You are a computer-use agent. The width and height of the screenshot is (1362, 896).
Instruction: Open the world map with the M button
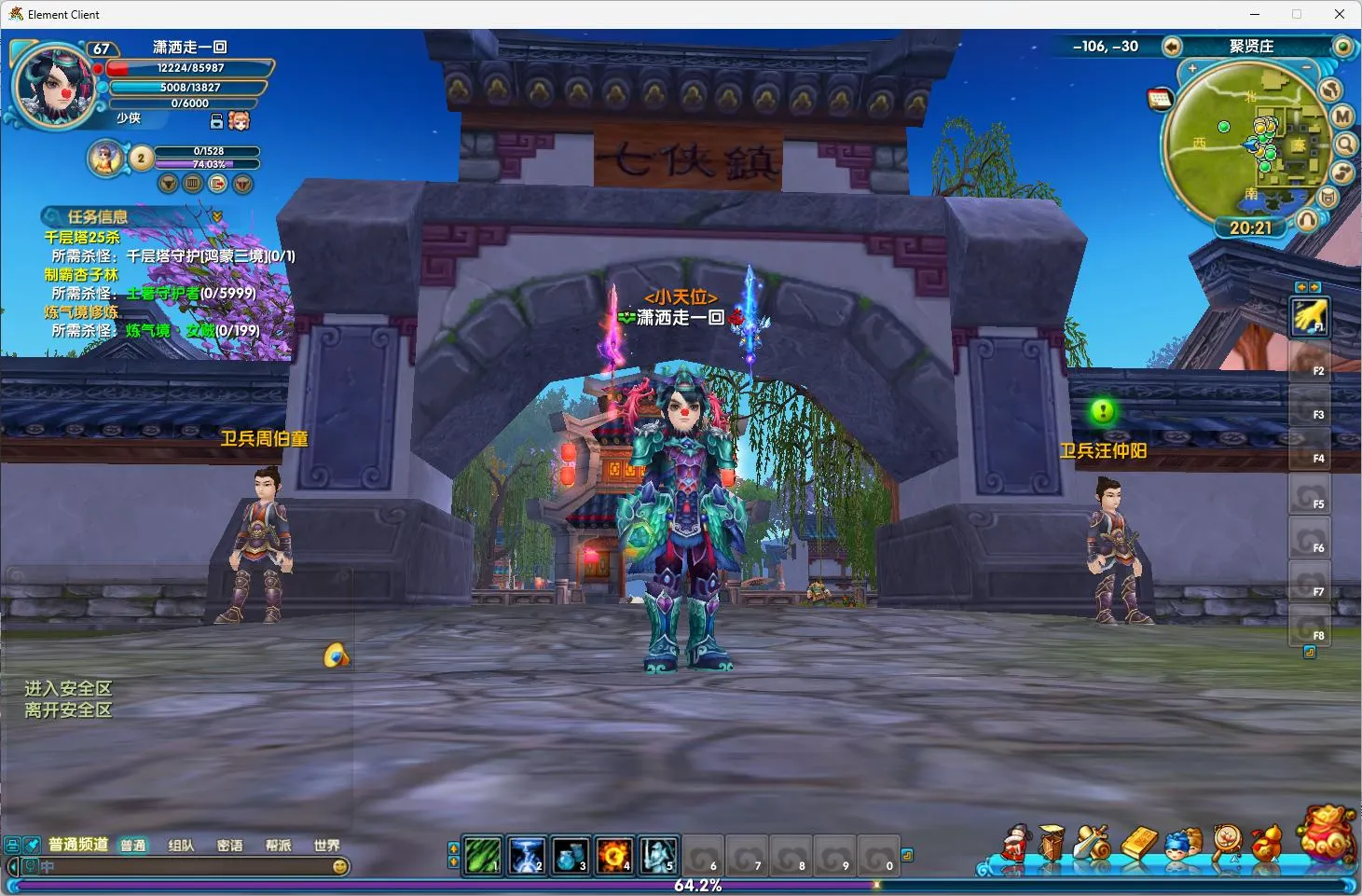1342,117
